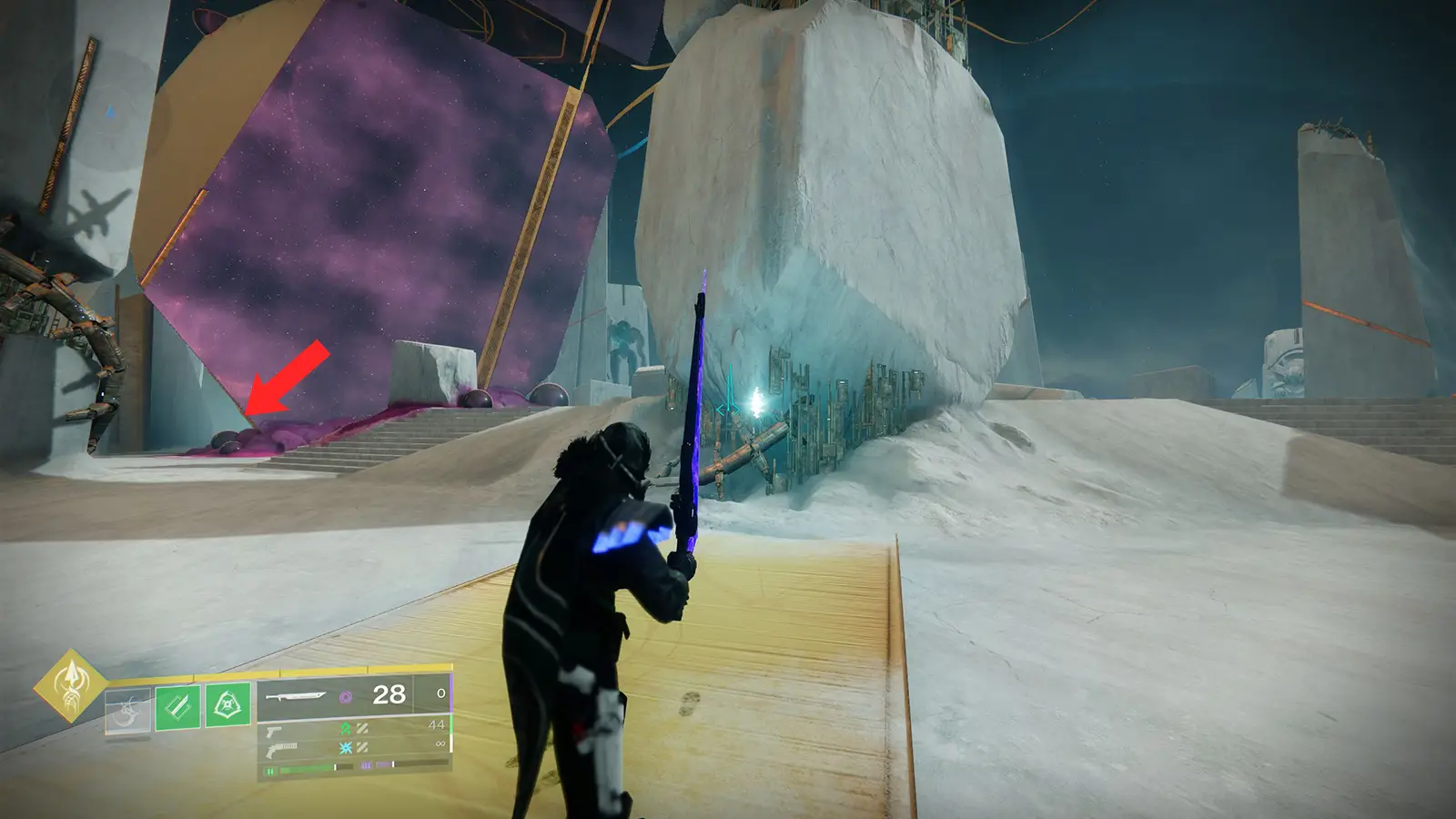
Task: Click the blue Stasis burst icon next to the shotgun
Action: (x=344, y=748)
